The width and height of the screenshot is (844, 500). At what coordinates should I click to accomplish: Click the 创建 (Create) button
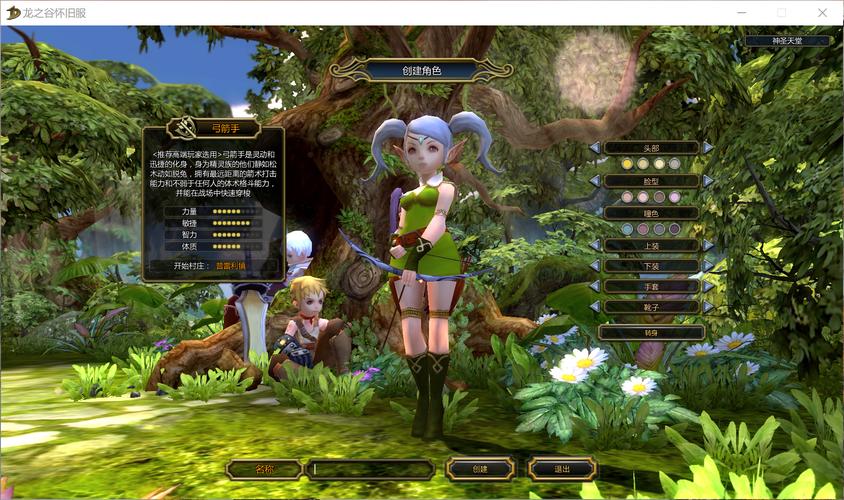[480, 468]
